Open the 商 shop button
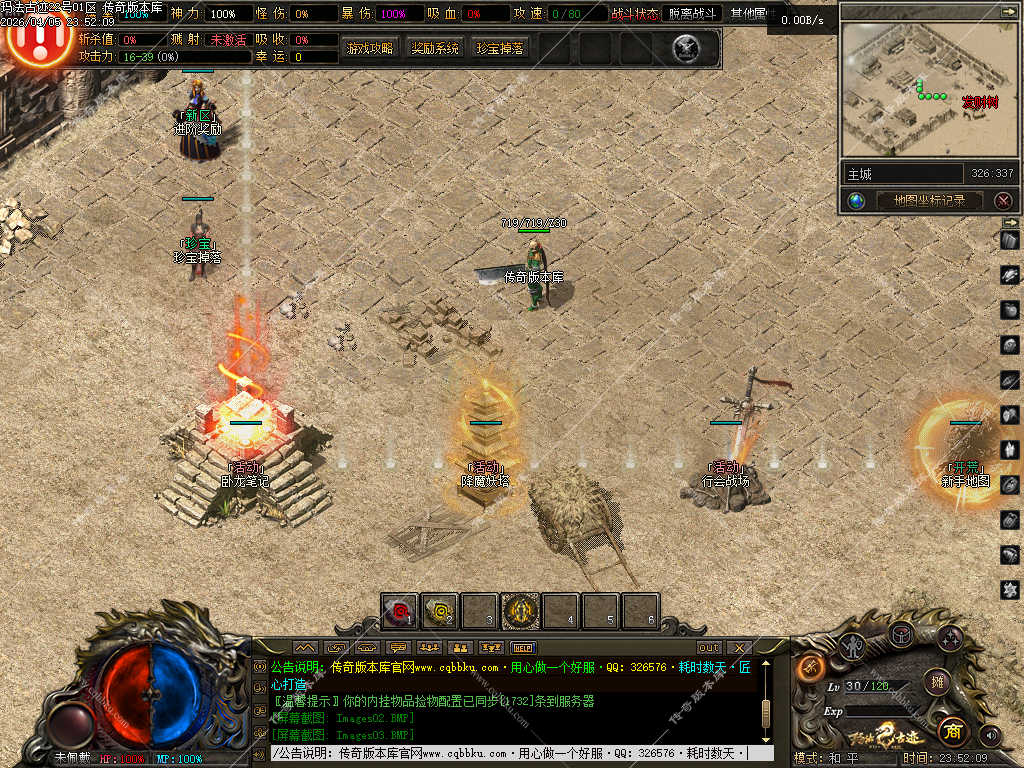Viewport: 1024px width, 768px height. click(953, 730)
